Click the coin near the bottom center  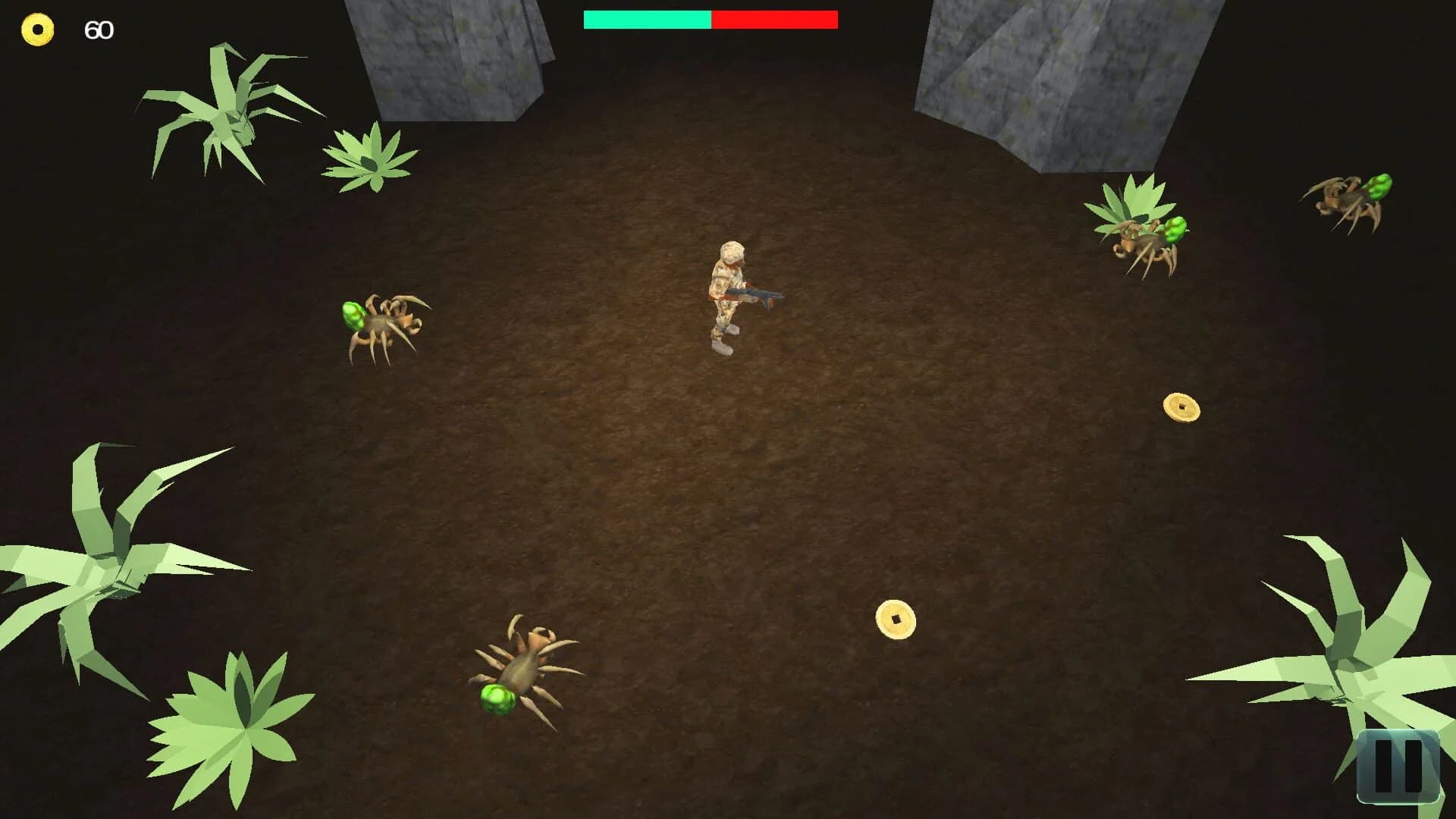pyautogui.click(x=897, y=618)
